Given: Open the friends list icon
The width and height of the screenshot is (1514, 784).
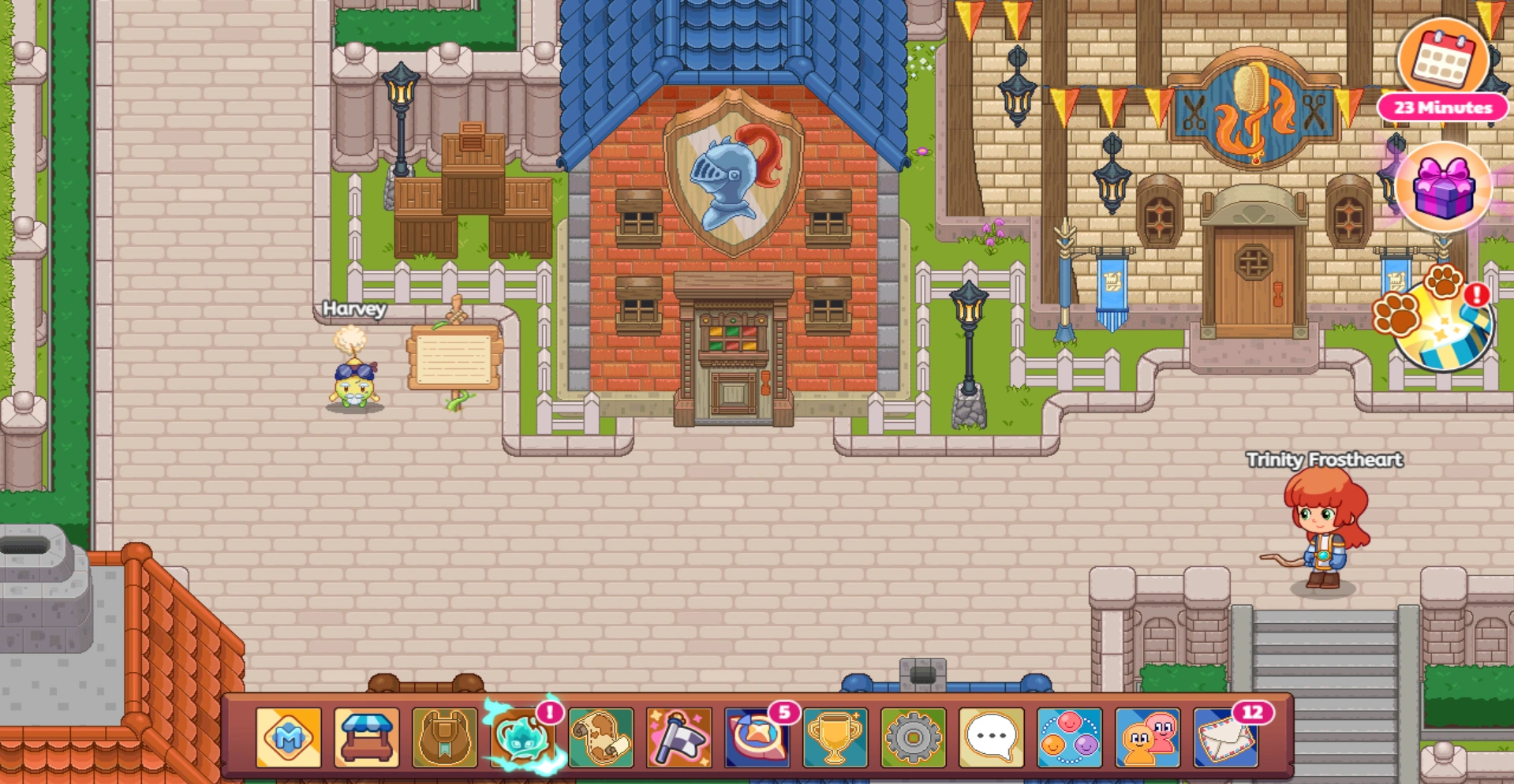Looking at the screenshot, I should 1069,737.
